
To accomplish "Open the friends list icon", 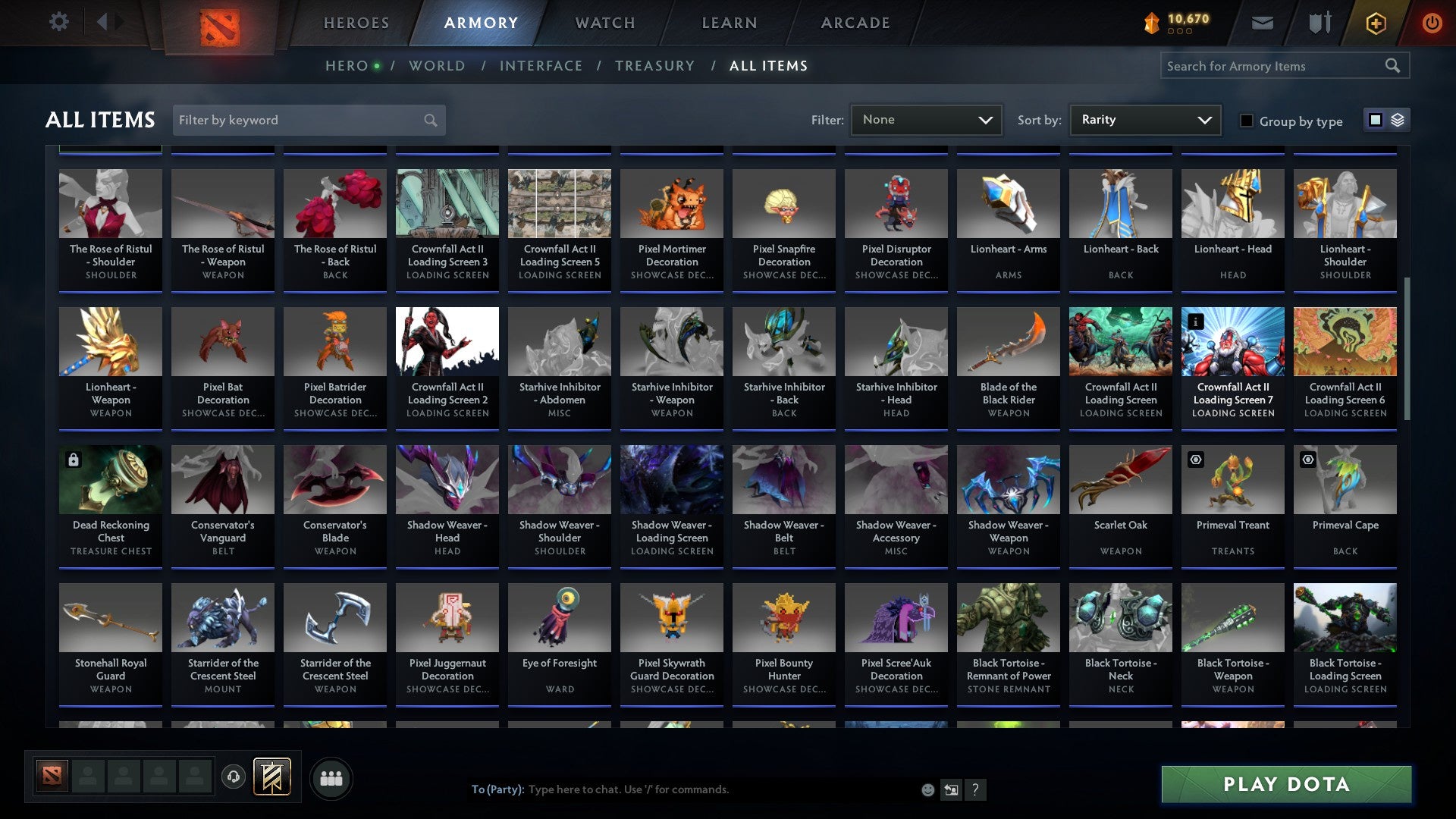I will (330, 777).
